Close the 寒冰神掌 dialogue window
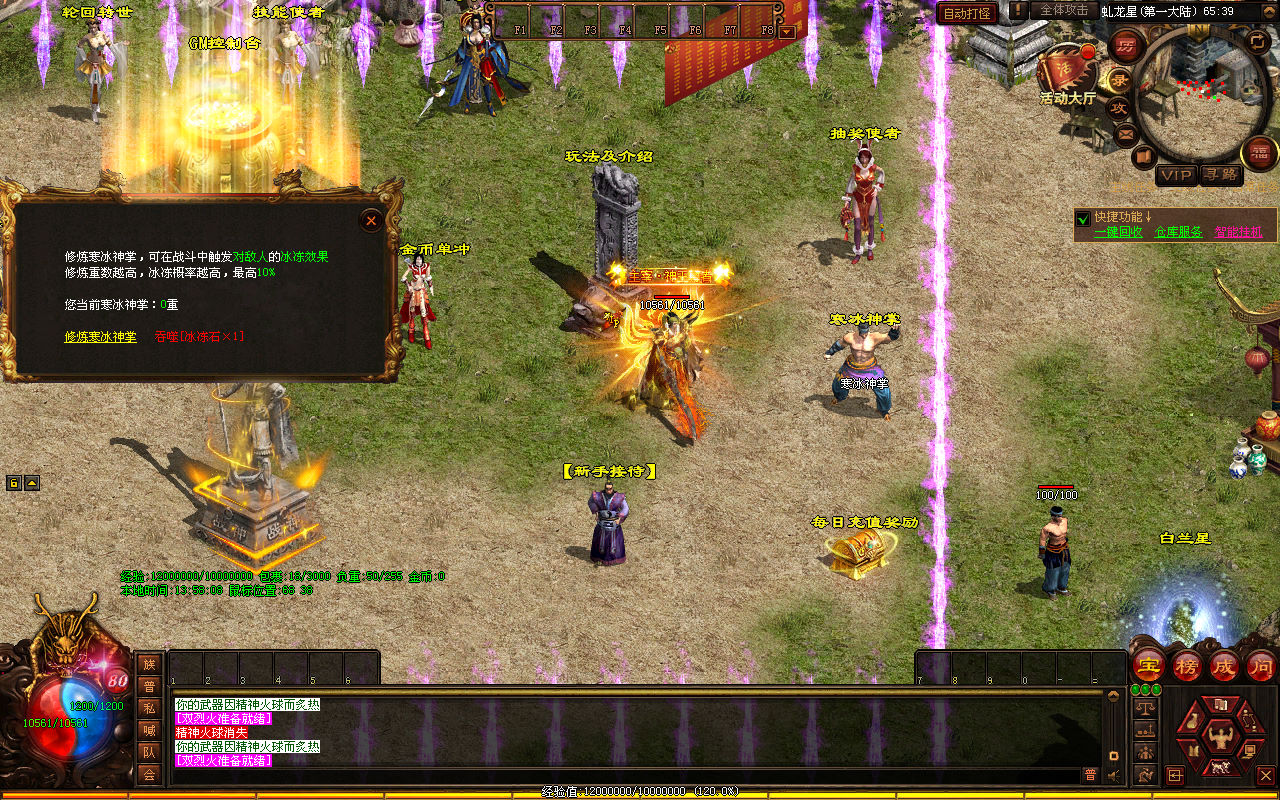1280x800 pixels. coord(371,220)
